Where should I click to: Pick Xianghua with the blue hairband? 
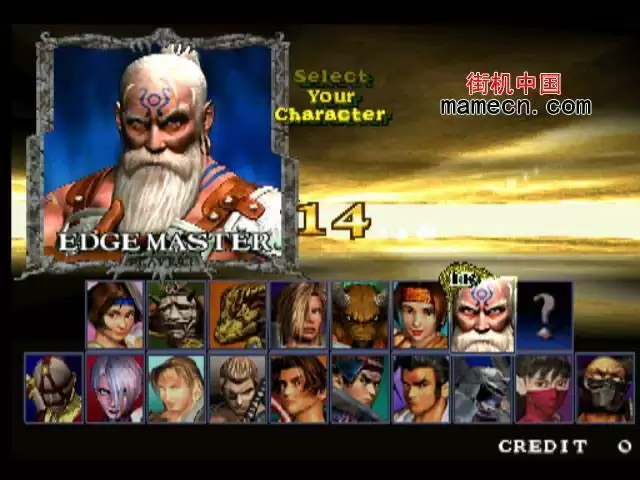point(115,315)
